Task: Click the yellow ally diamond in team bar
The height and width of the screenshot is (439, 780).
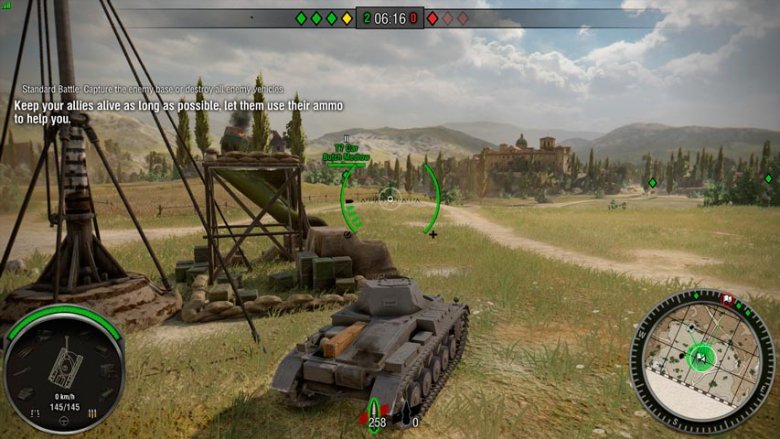Action: click(x=347, y=18)
